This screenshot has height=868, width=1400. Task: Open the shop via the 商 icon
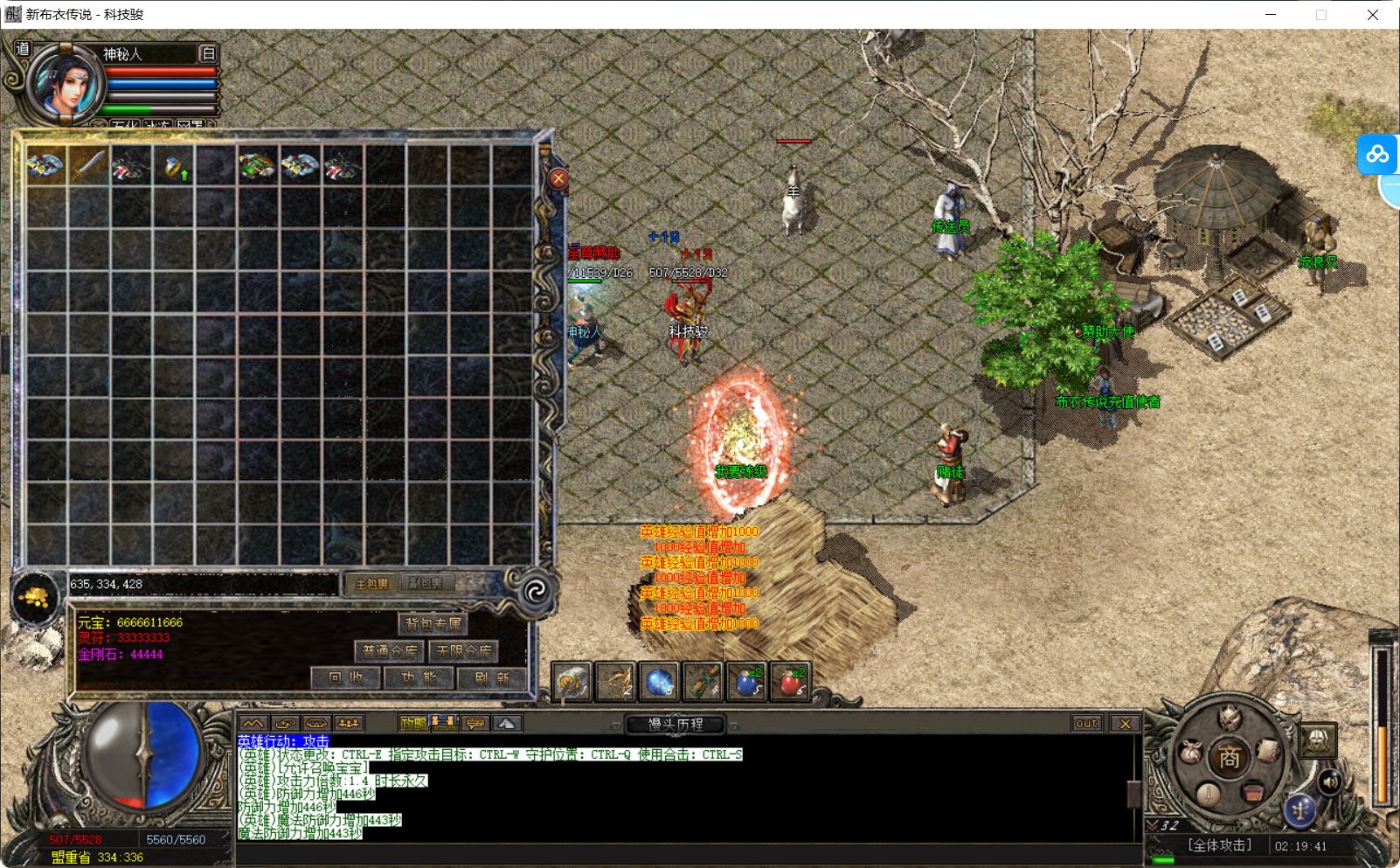(1230, 755)
